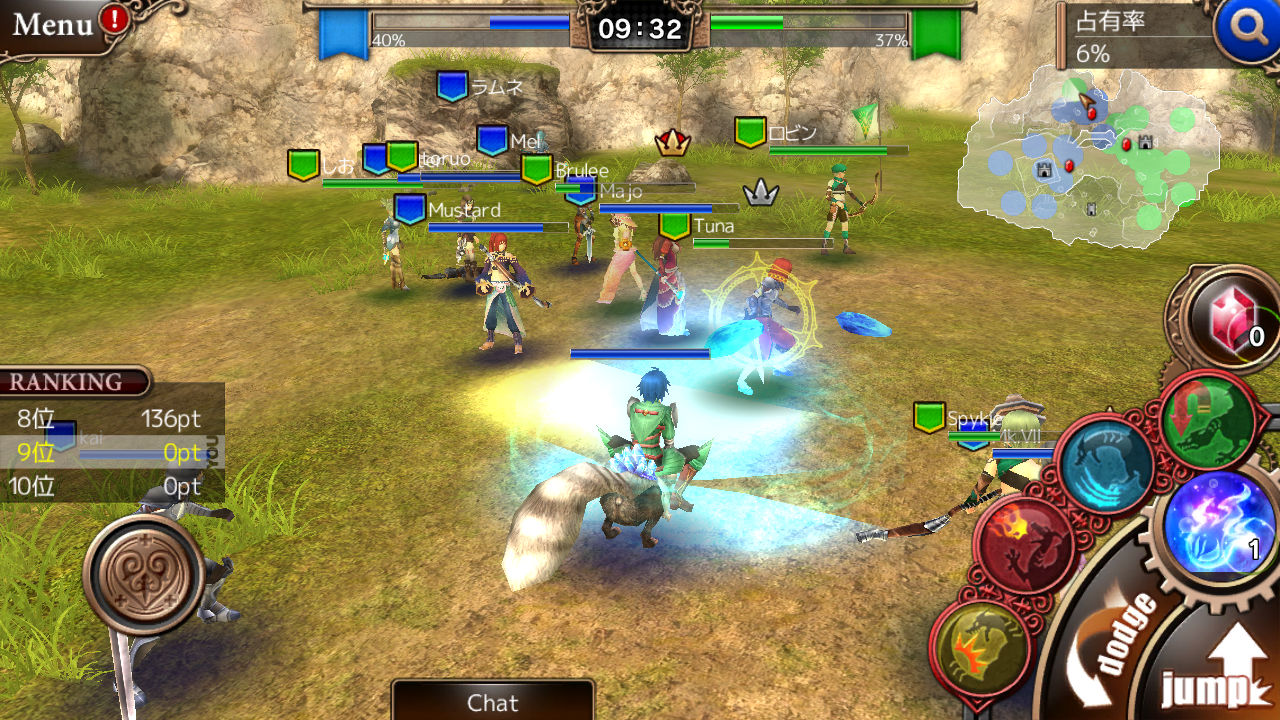Tap the jump button

[1215, 670]
